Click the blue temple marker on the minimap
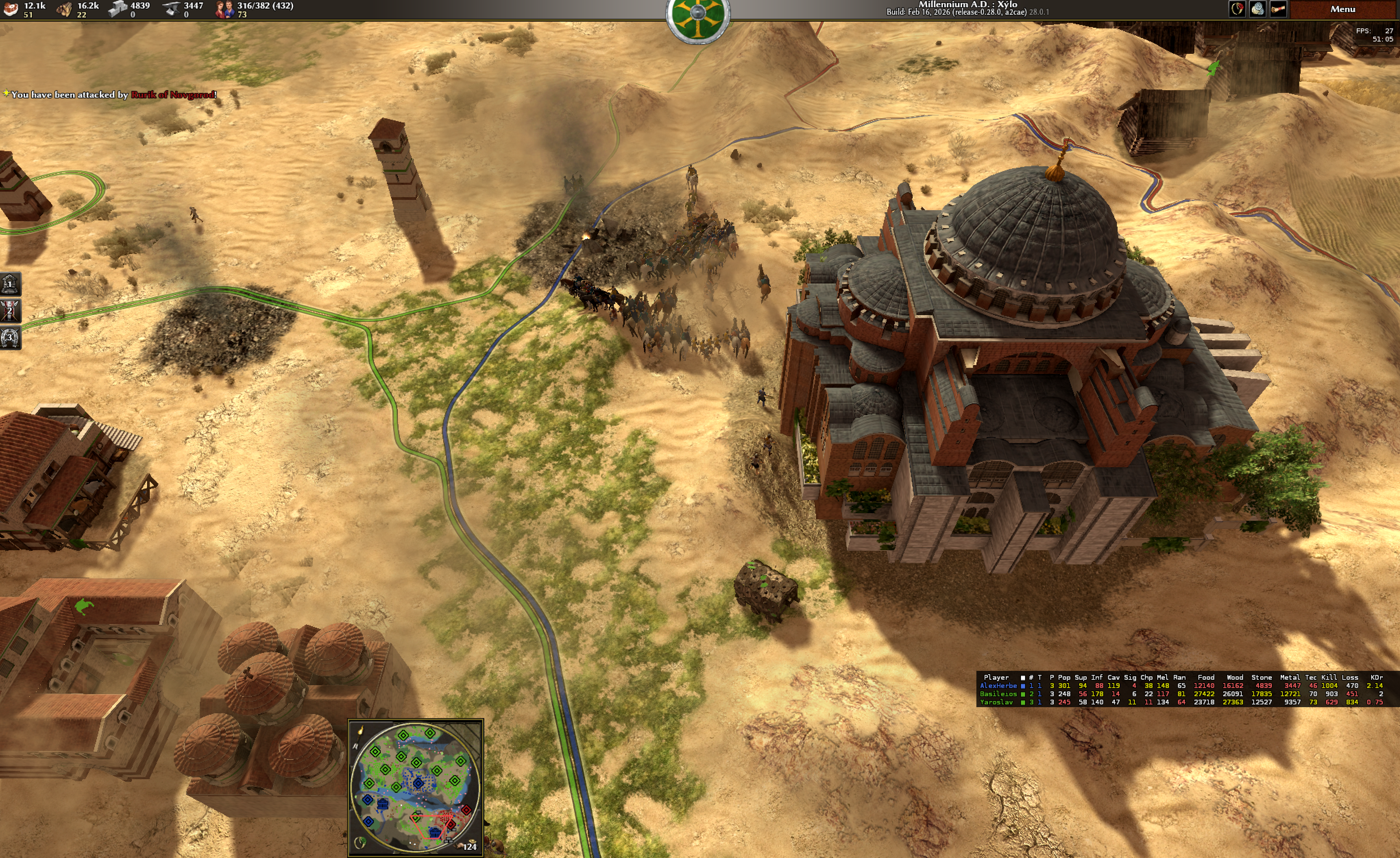Viewport: 1400px width, 858px height. tap(382, 805)
